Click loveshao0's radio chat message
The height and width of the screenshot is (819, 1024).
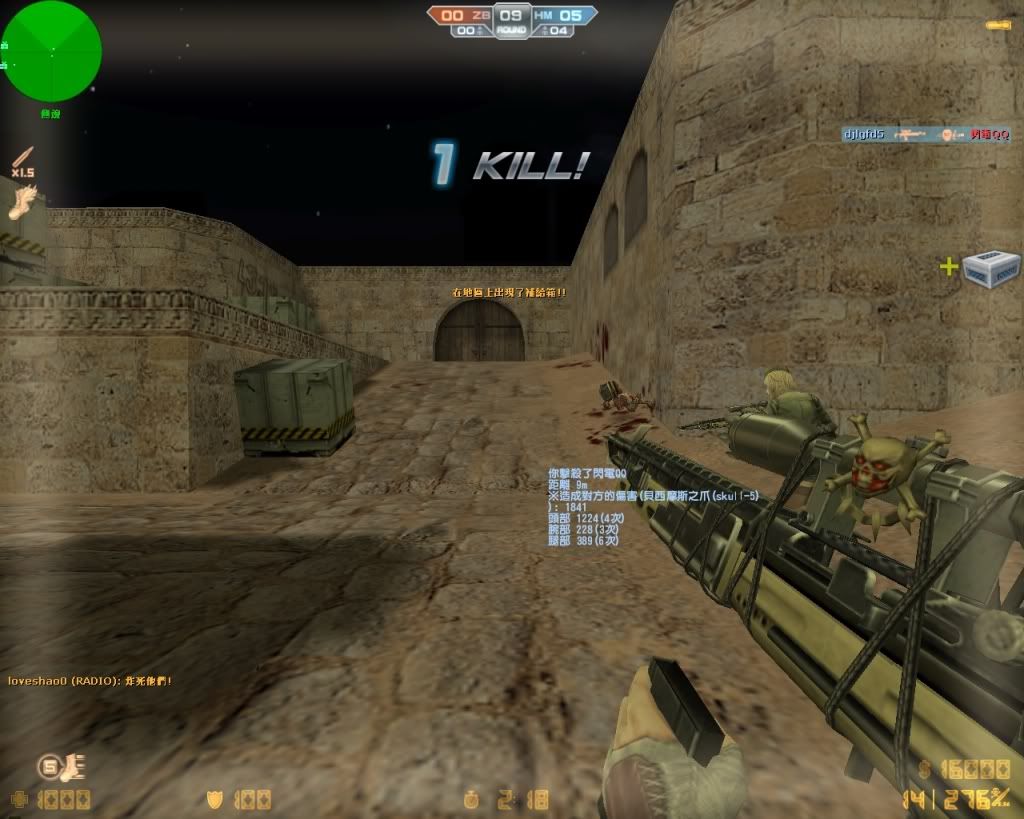[x=90, y=681]
